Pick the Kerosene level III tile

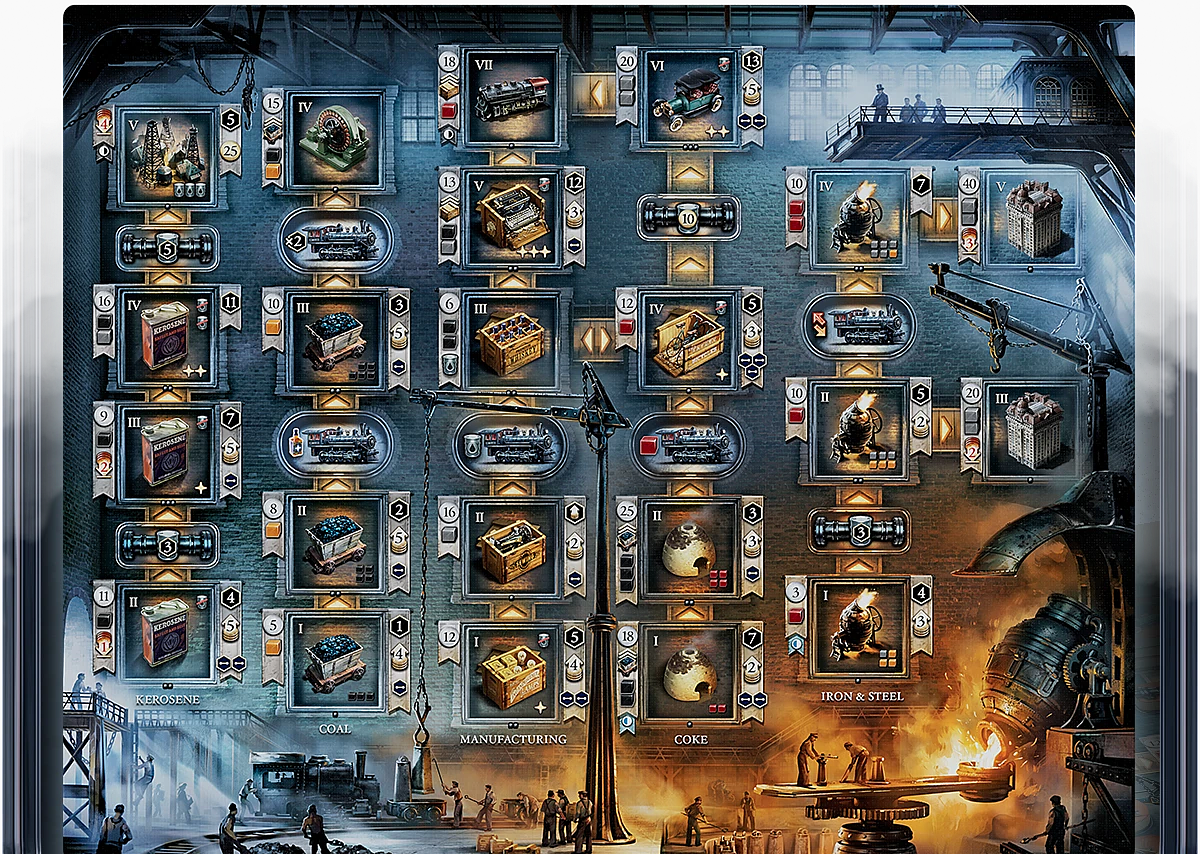(167, 451)
